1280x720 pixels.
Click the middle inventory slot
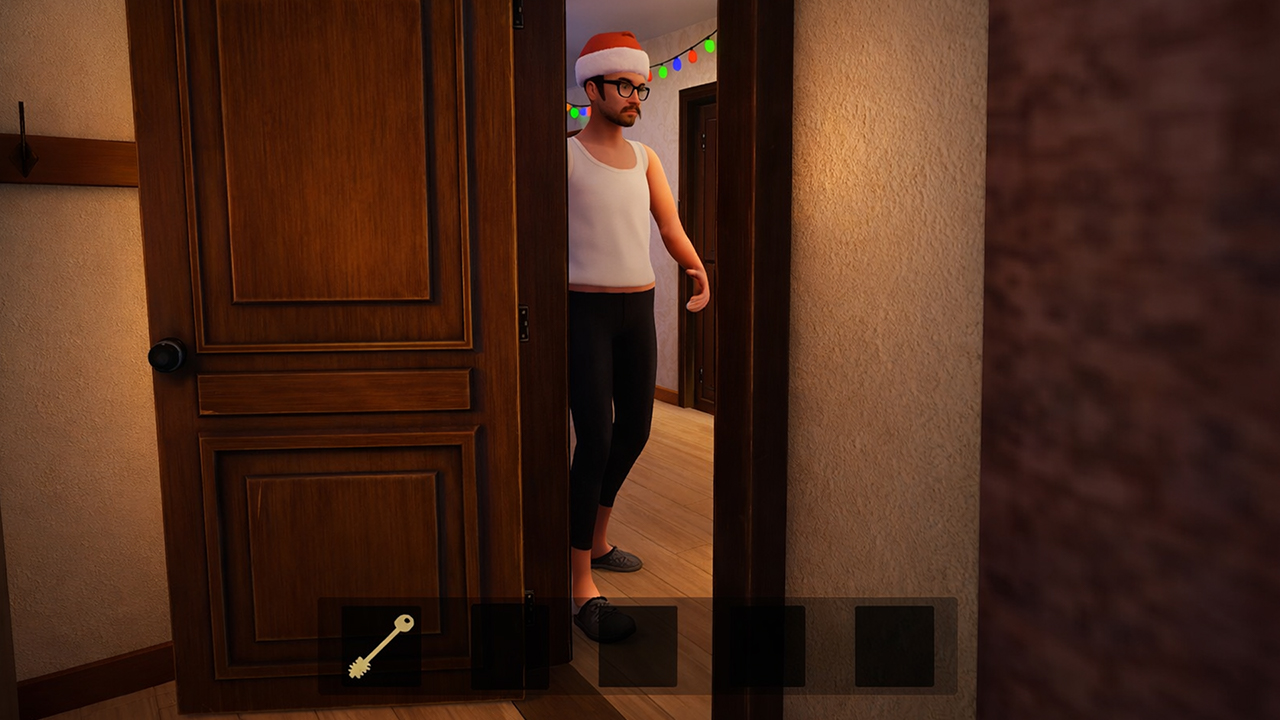click(x=637, y=648)
